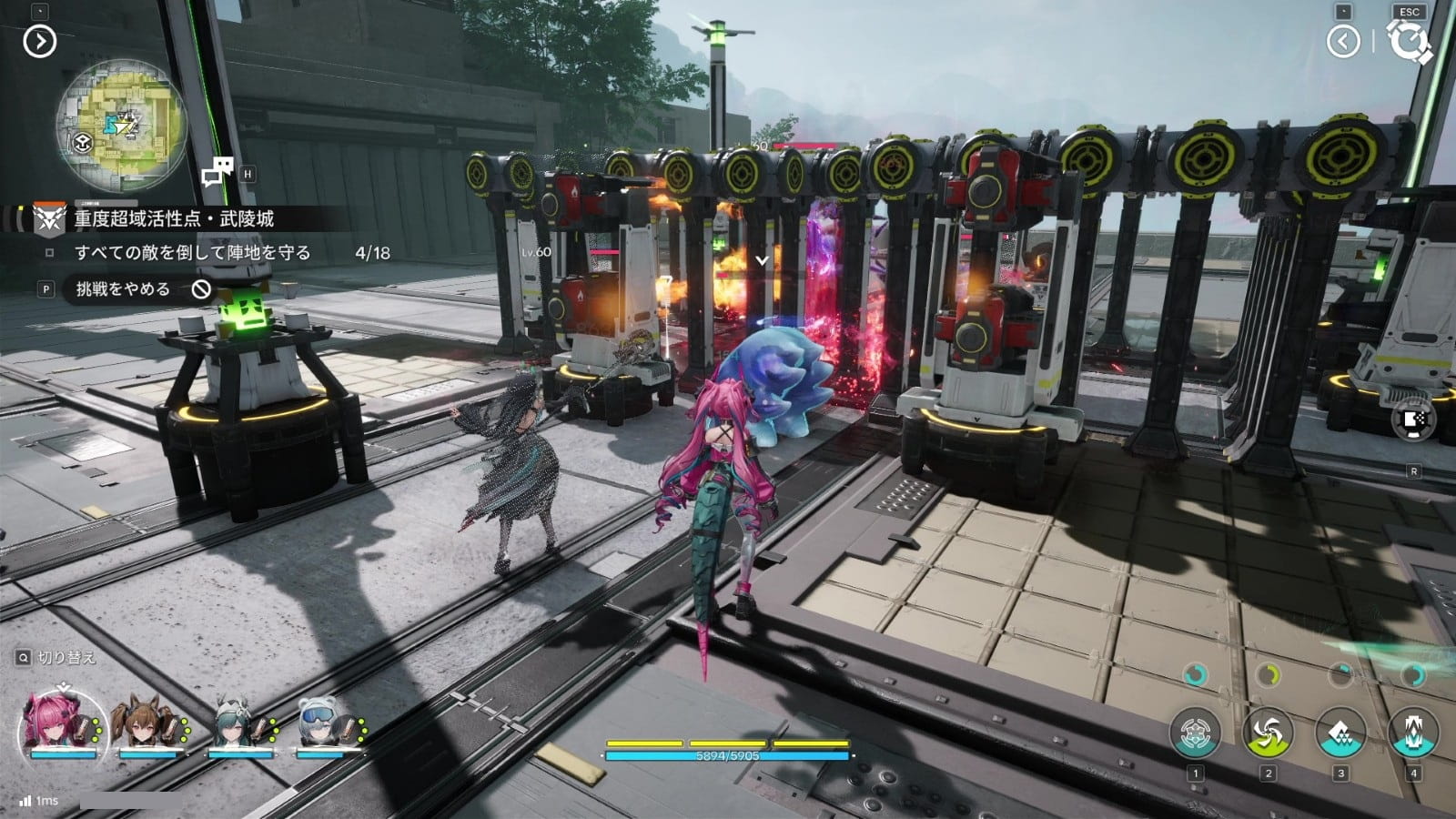This screenshot has width=1456, height=819.
Task: Activate the hexagon shield skill
Action: pos(1195,733)
